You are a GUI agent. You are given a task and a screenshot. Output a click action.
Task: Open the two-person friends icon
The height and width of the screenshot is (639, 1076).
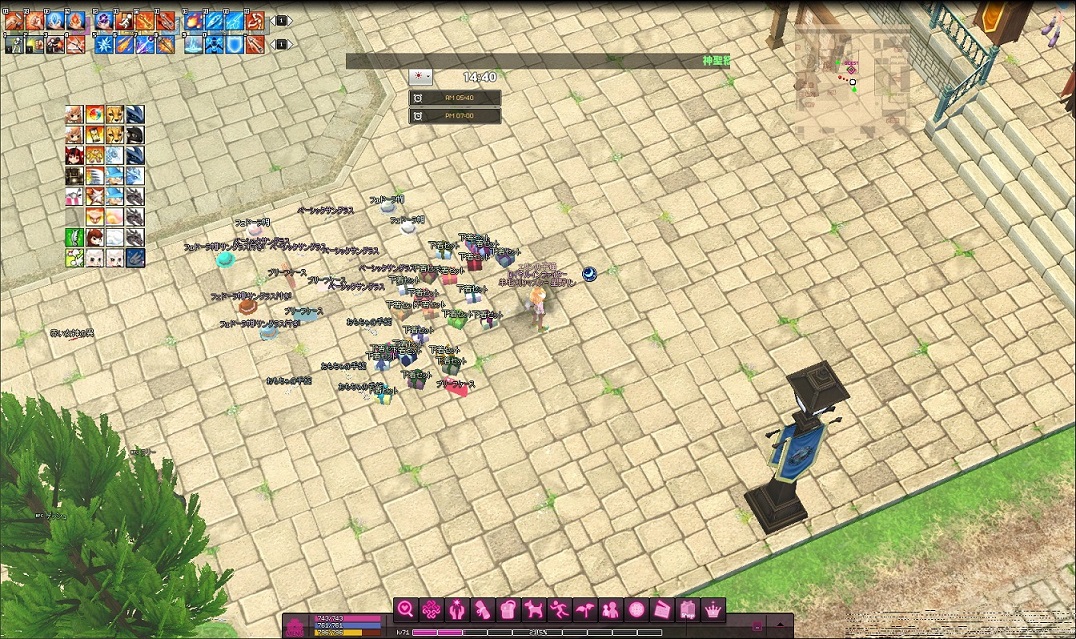(612, 609)
